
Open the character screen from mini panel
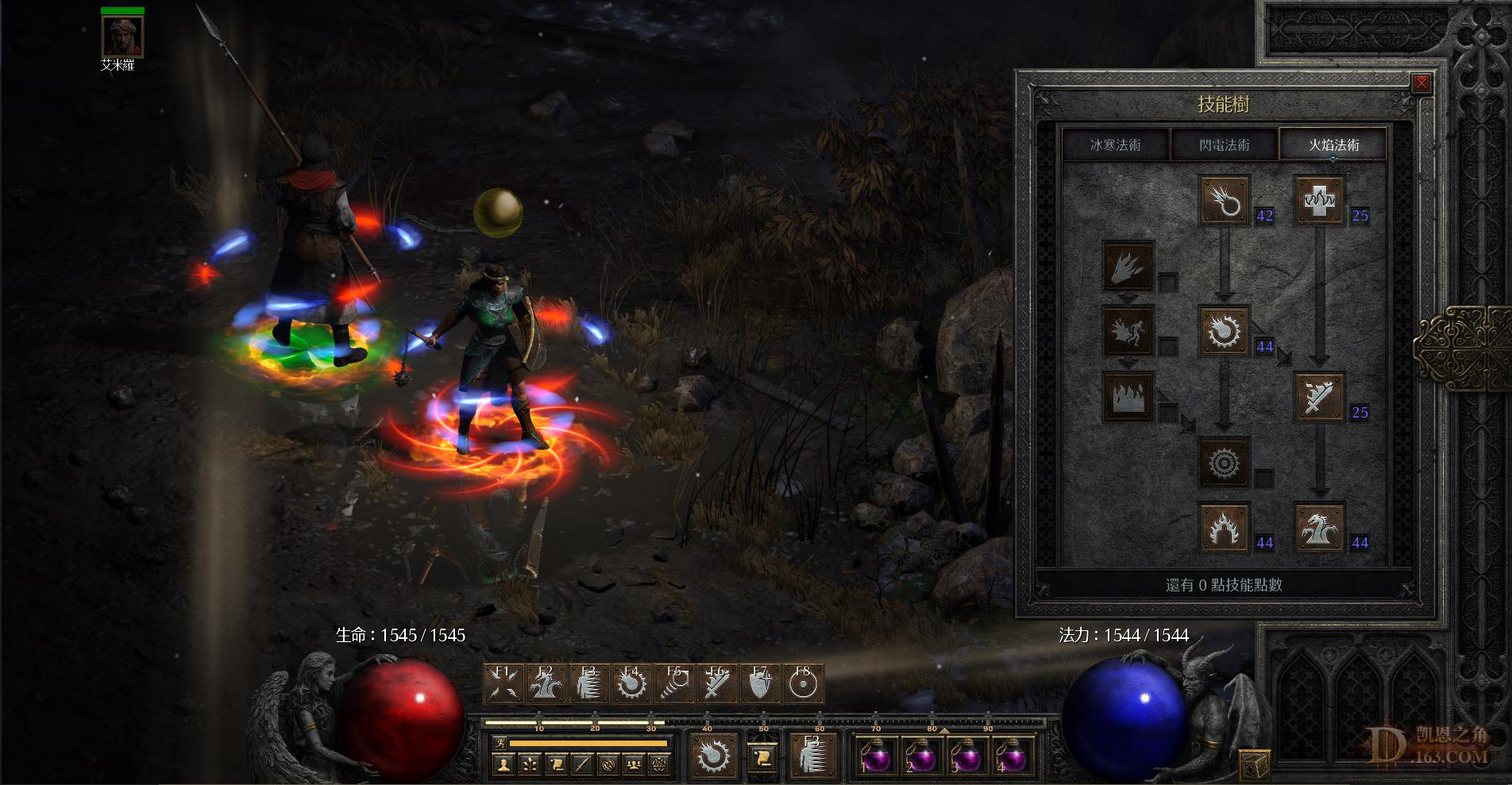tap(503, 764)
